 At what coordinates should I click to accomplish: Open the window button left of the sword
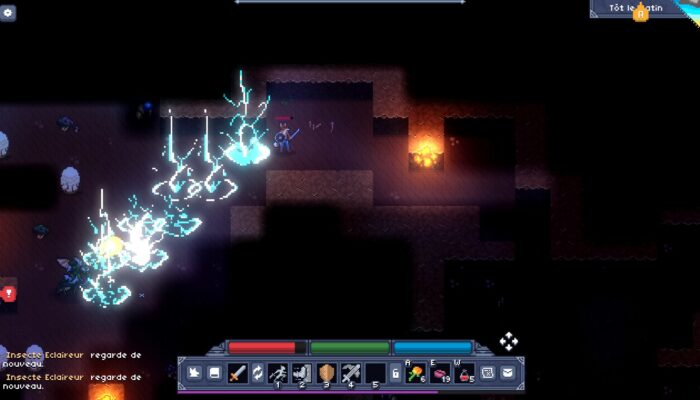[x=214, y=373]
